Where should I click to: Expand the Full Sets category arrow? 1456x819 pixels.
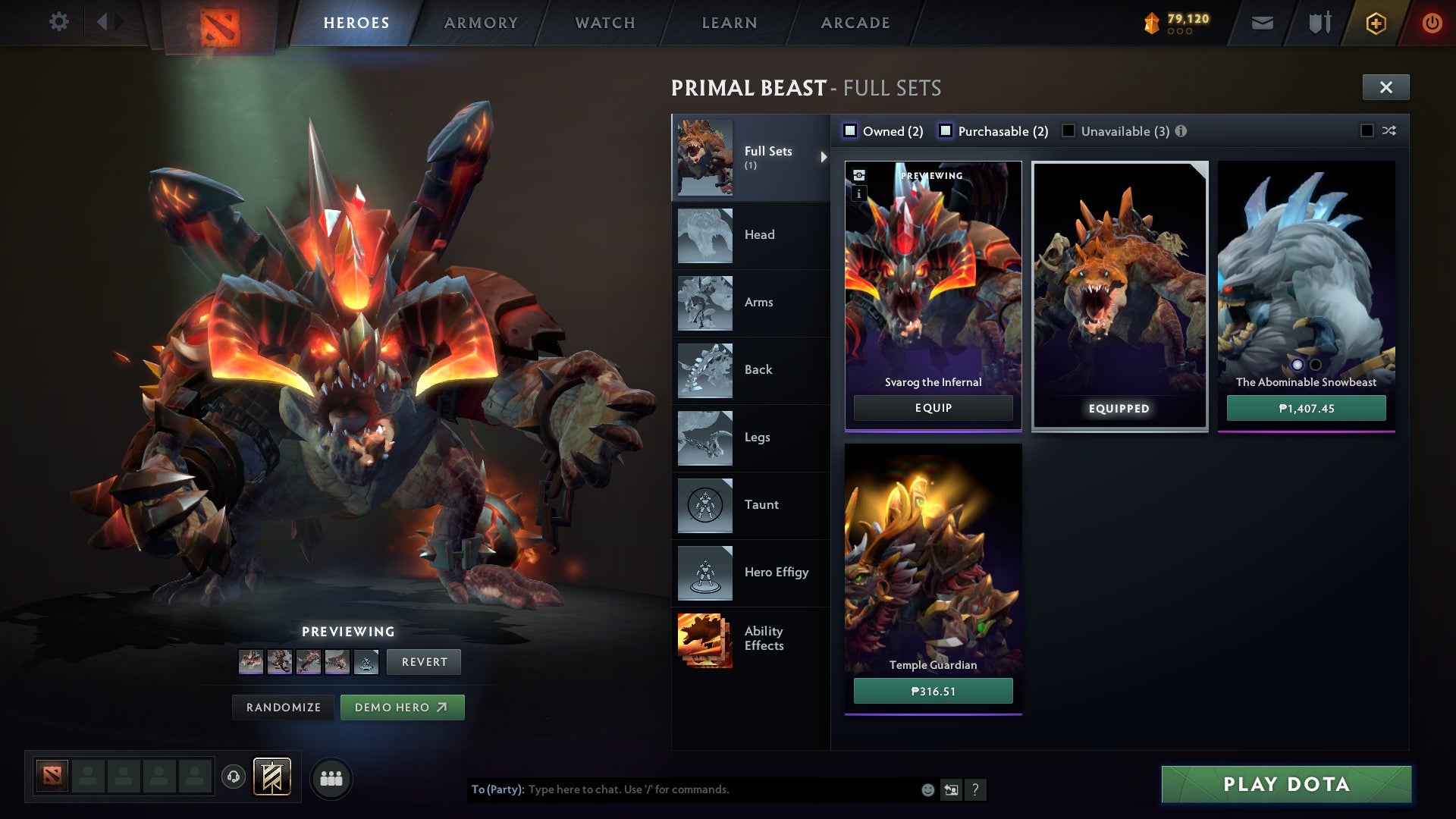822,158
